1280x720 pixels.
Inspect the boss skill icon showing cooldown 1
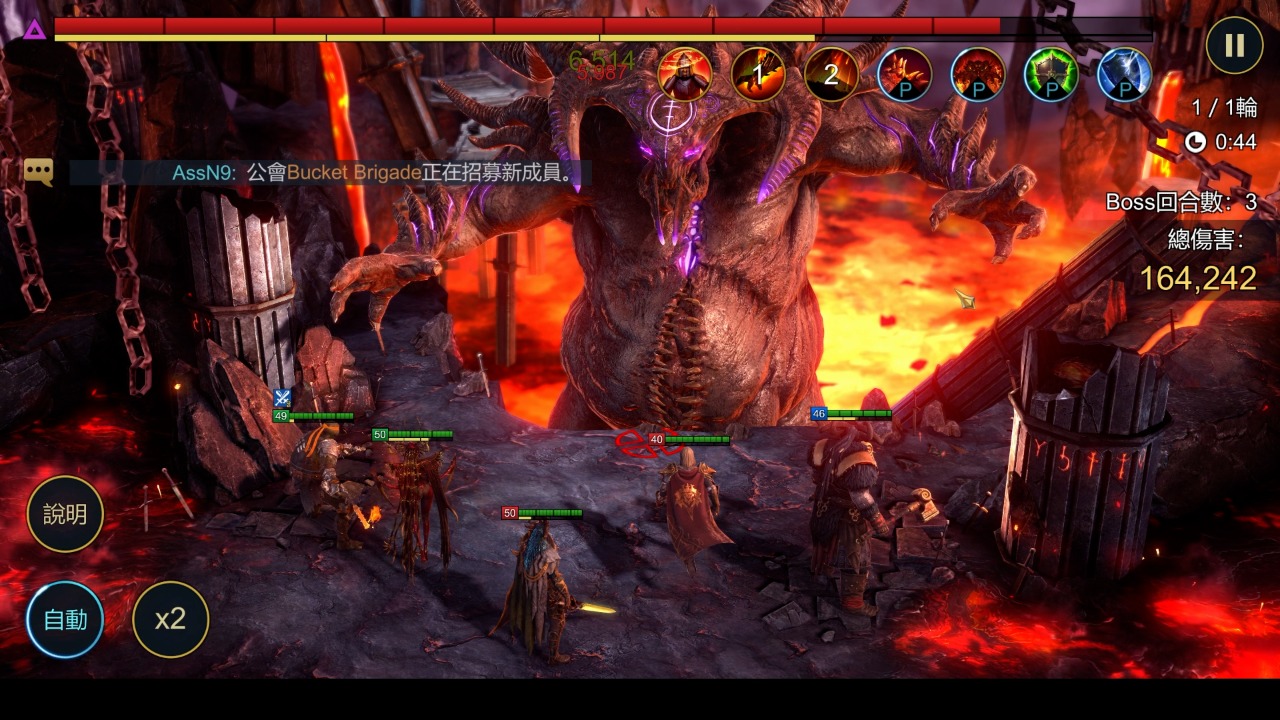click(758, 74)
